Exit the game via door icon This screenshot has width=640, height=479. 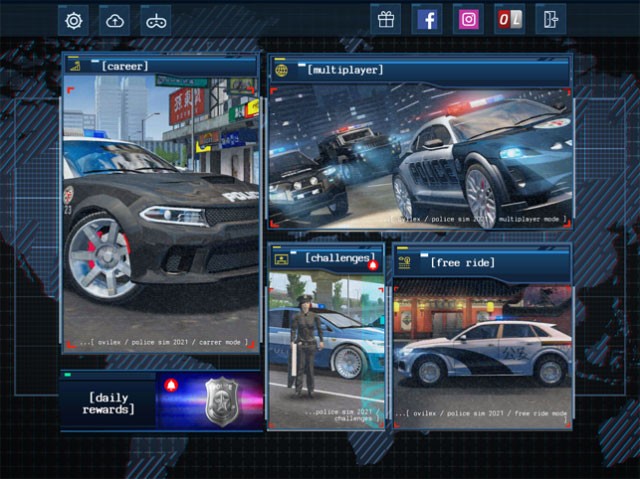tap(550, 20)
